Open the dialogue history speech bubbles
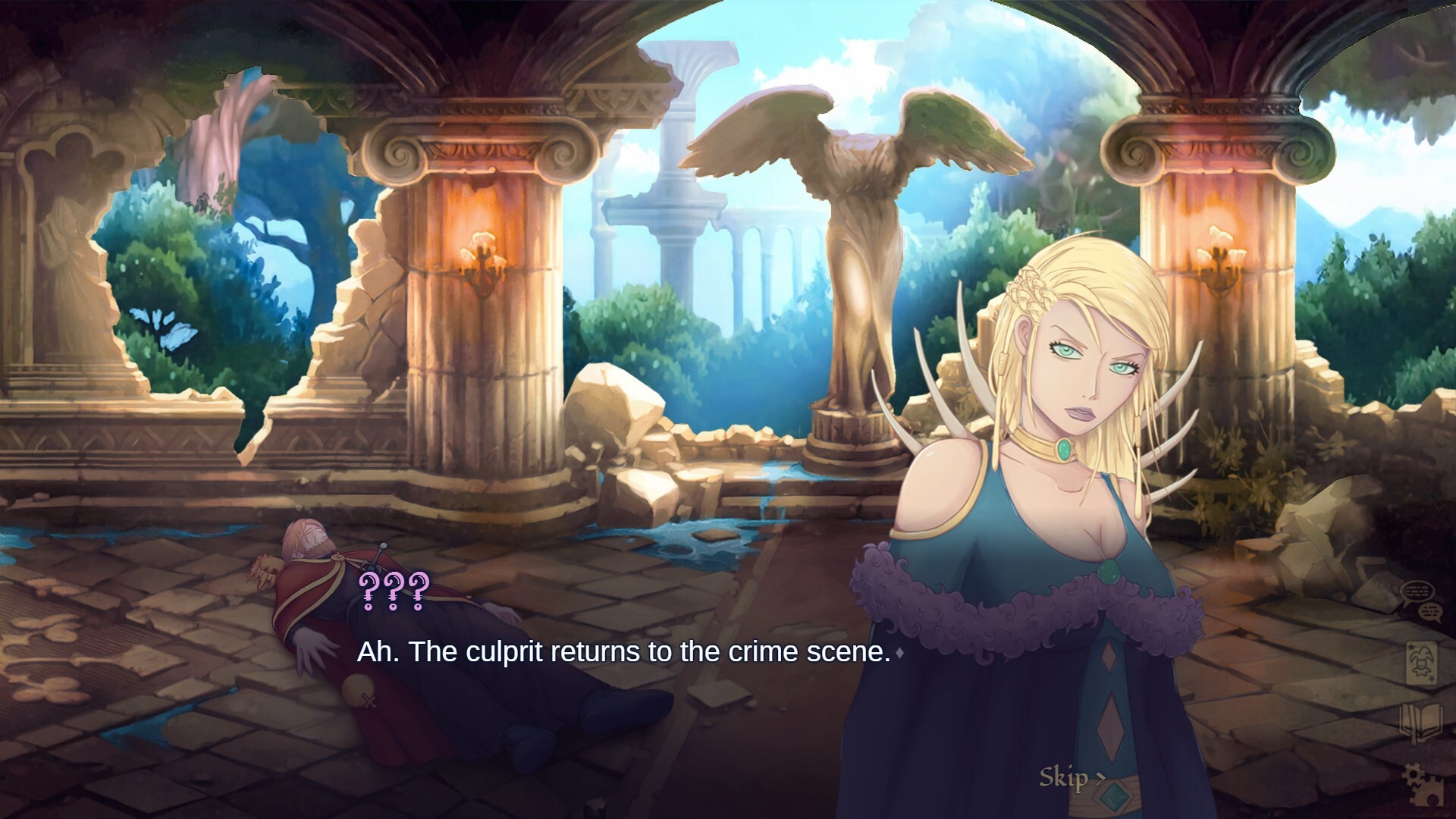The image size is (1456, 819). click(x=1420, y=601)
